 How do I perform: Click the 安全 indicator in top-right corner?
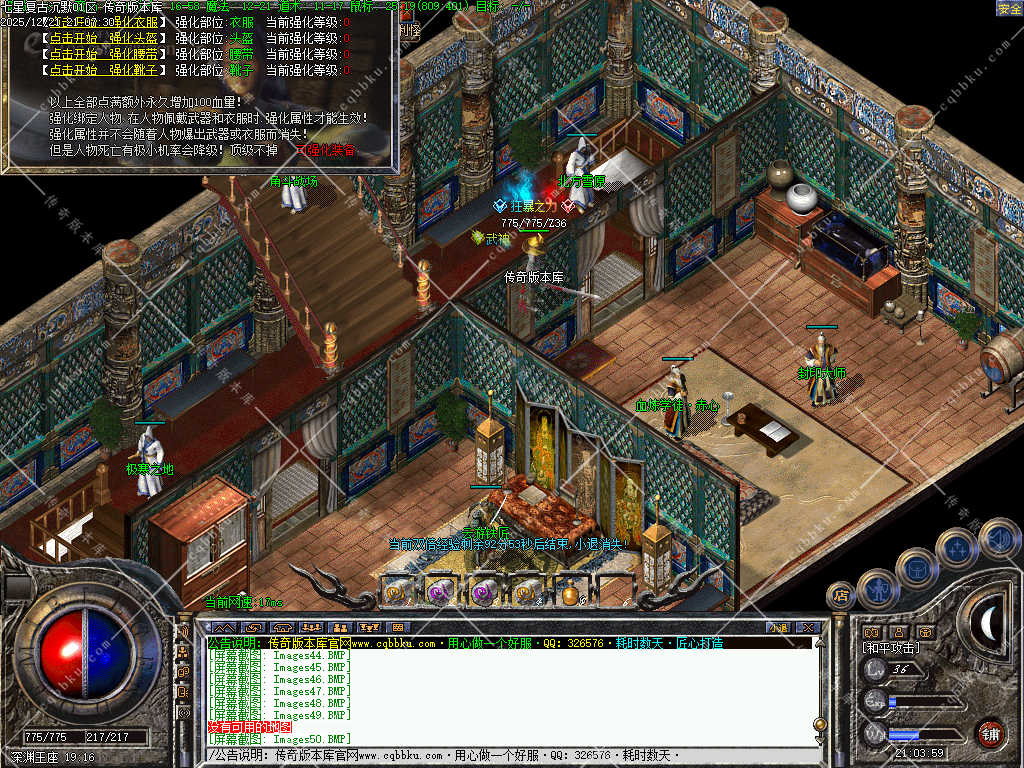pyautogui.click(x=1009, y=8)
